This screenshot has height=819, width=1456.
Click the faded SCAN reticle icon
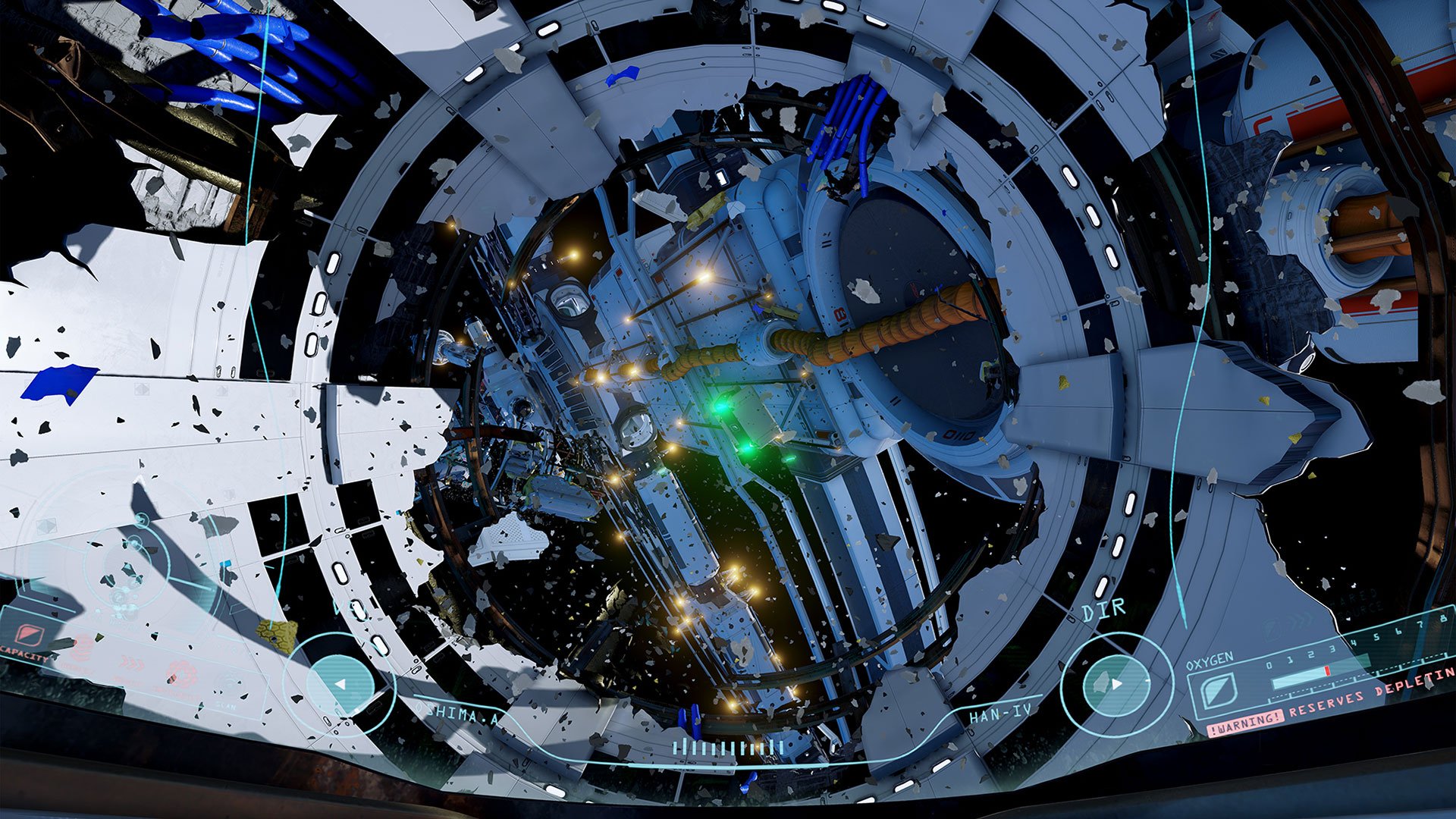point(230,679)
